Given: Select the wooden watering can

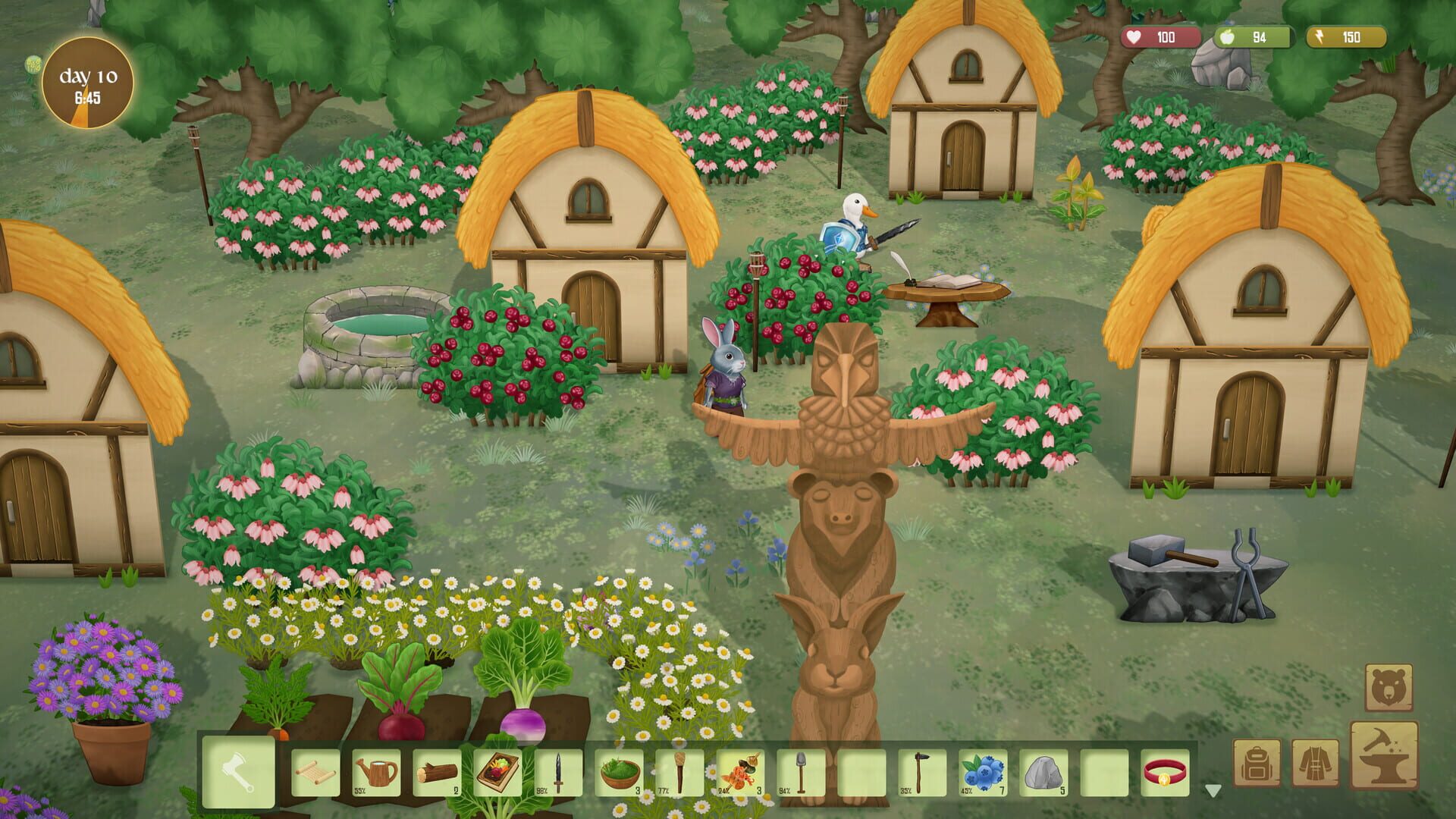Looking at the screenshot, I should point(376,773).
